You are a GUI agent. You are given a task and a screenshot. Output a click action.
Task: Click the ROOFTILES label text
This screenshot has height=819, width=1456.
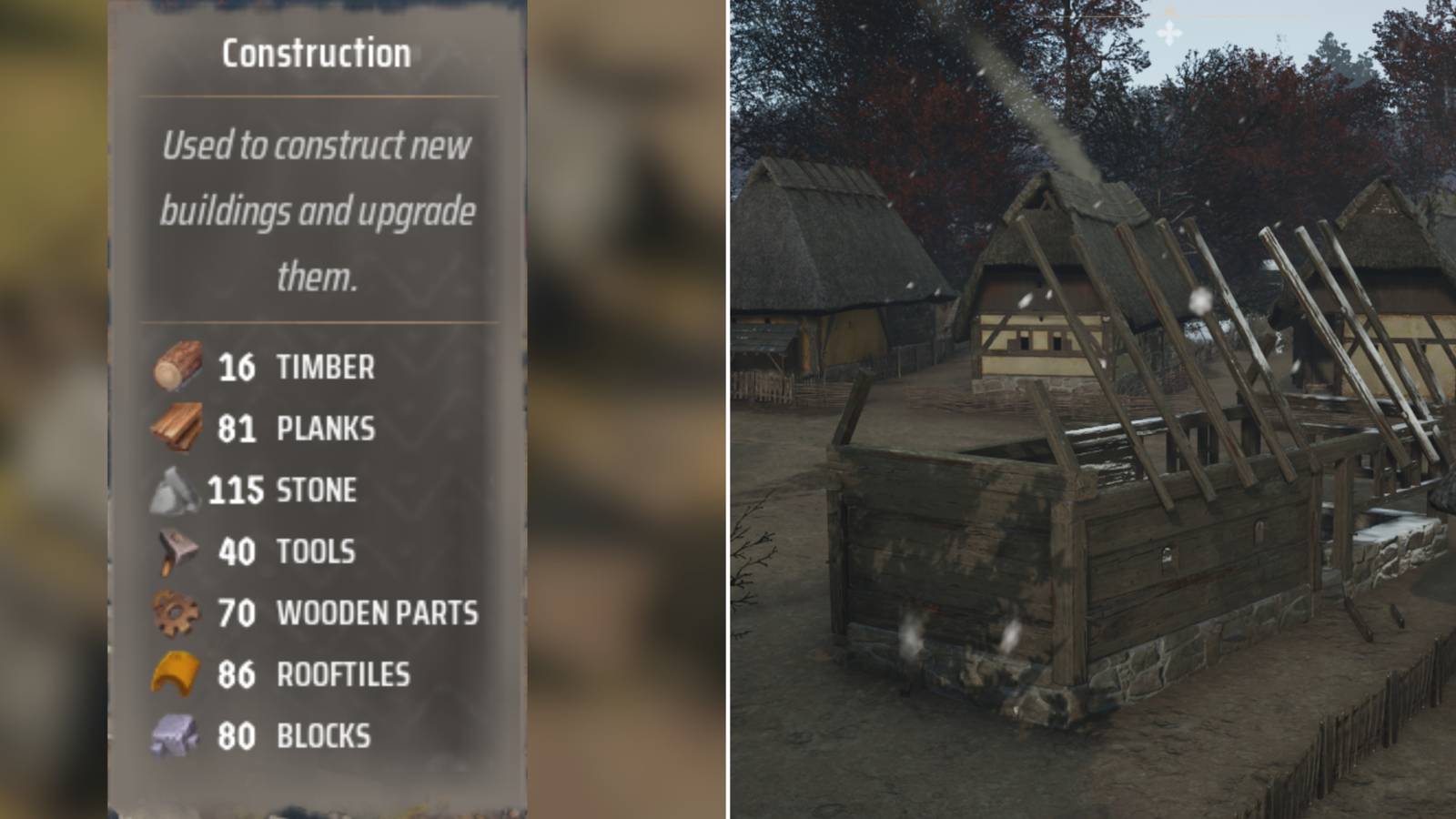344,673
